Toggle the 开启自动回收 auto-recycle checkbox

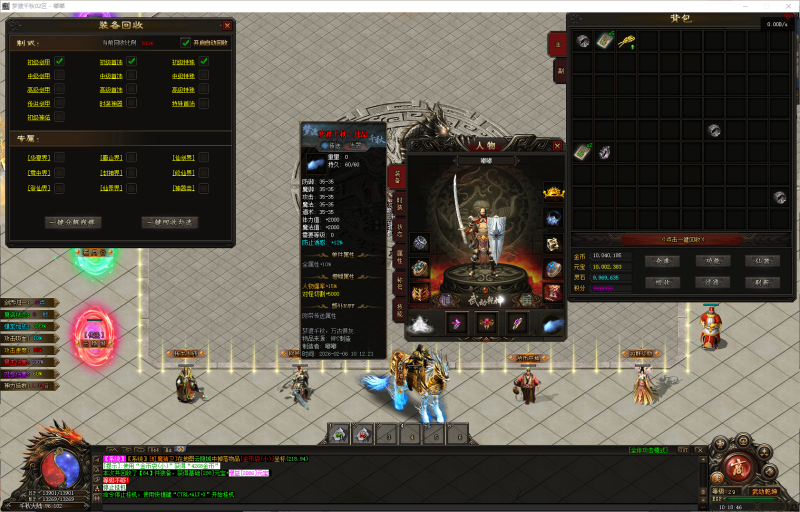pos(186,43)
